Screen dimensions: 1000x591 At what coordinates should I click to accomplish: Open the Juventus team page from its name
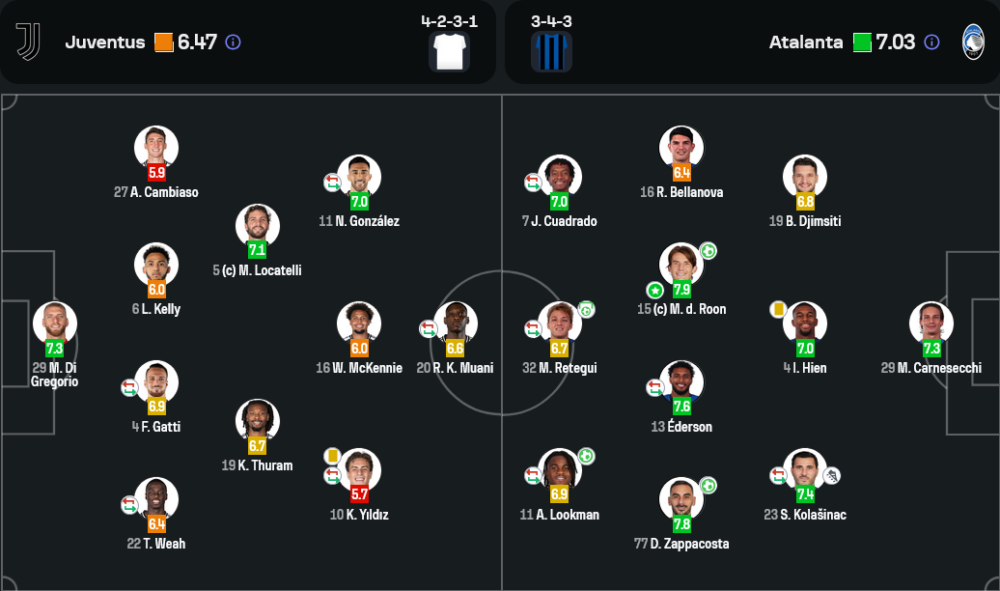click(x=105, y=42)
